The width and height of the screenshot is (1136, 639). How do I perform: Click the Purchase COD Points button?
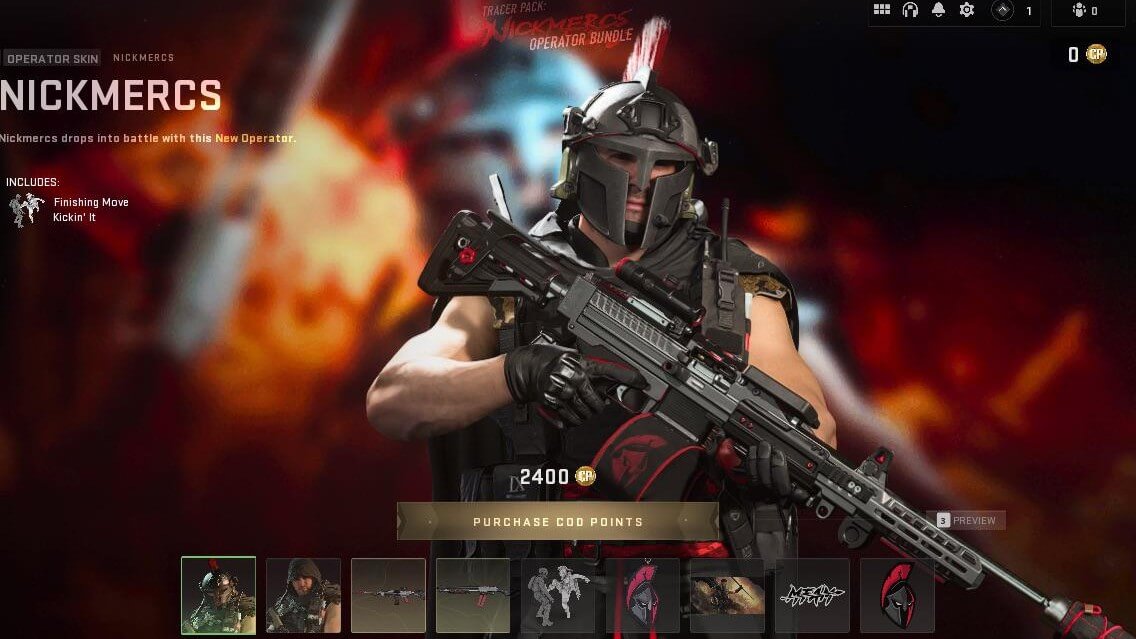558,522
